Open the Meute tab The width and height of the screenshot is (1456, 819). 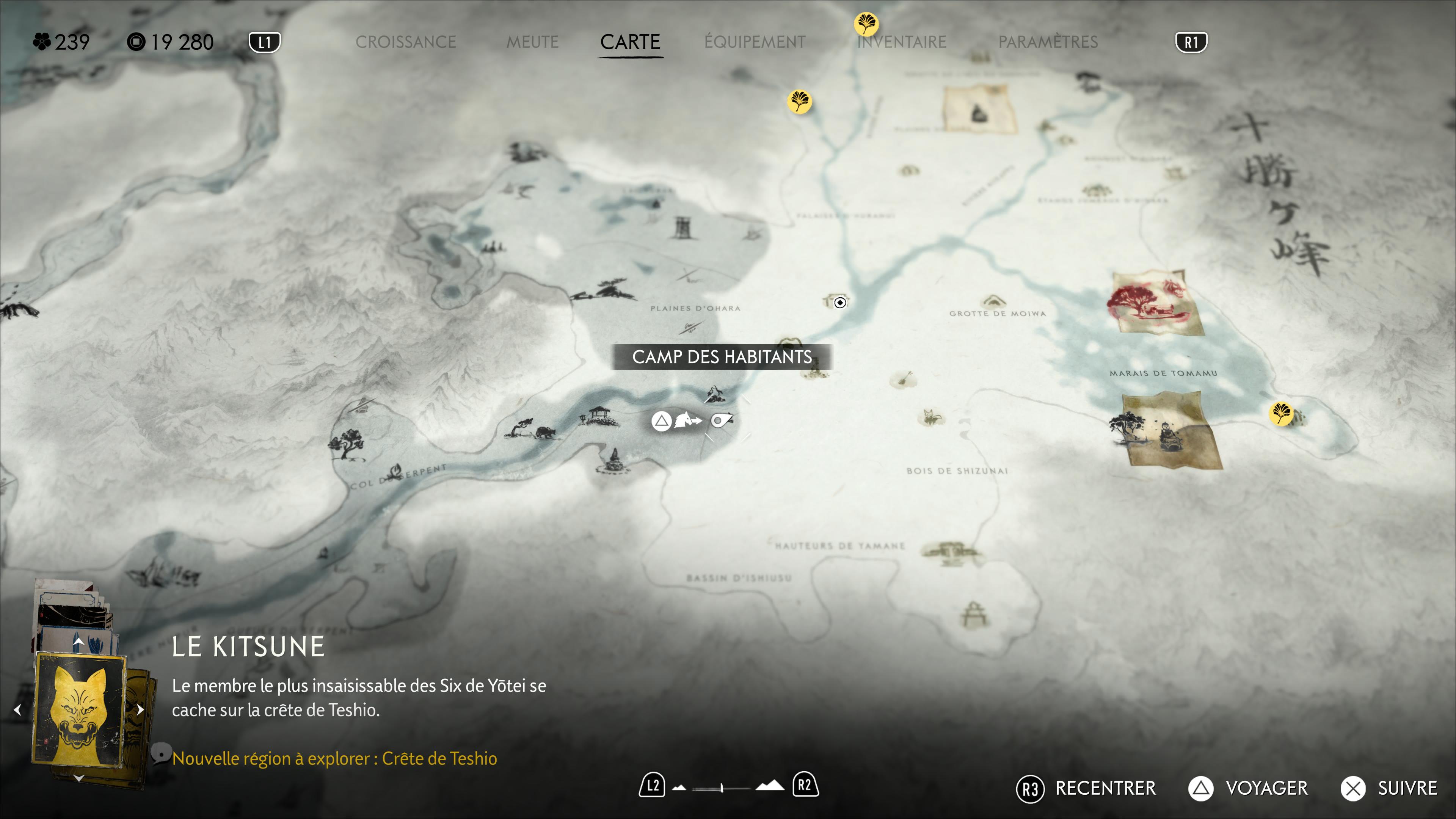(532, 42)
